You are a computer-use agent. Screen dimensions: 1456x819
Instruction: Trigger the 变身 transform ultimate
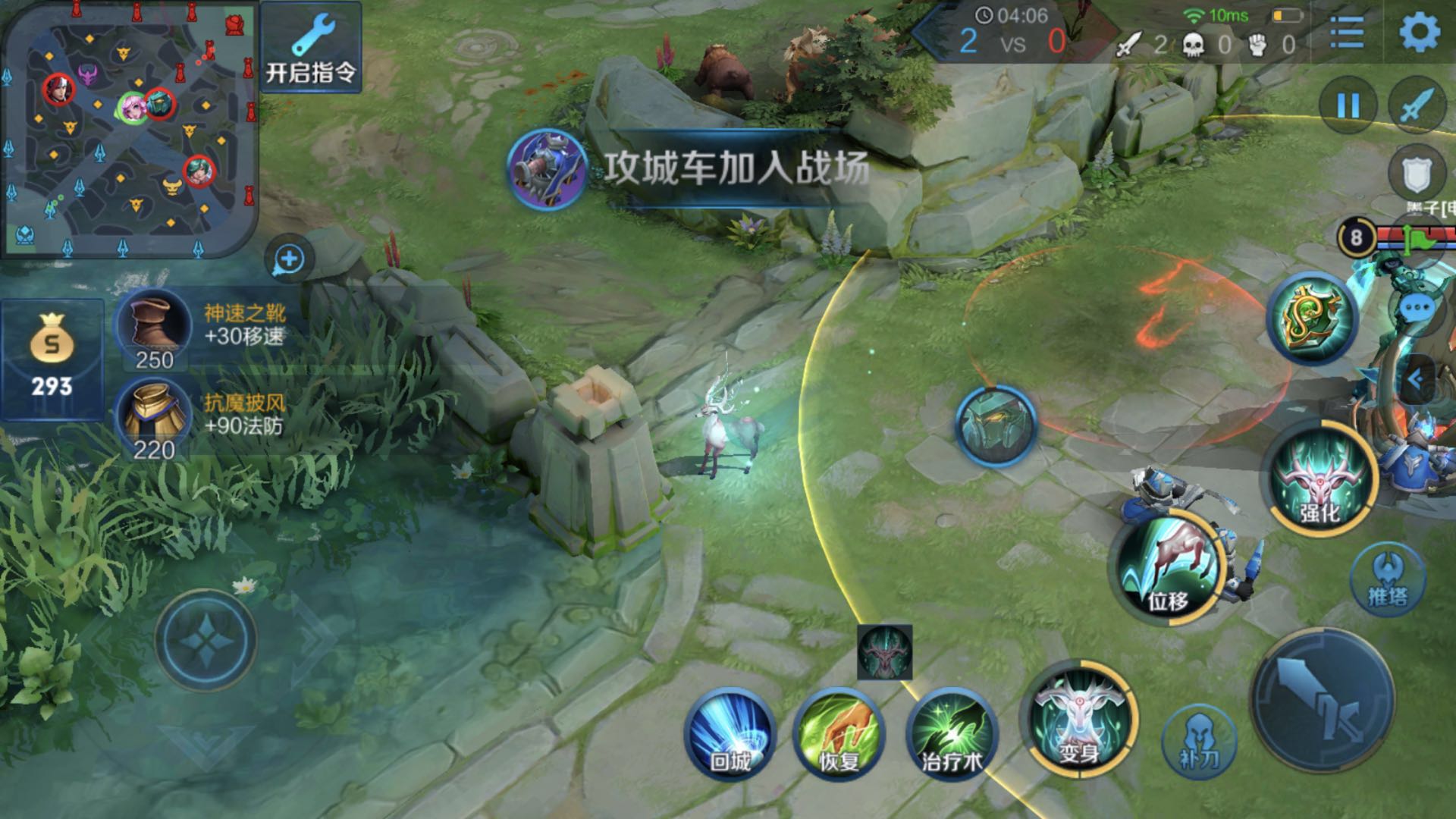click(x=1078, y=720)
